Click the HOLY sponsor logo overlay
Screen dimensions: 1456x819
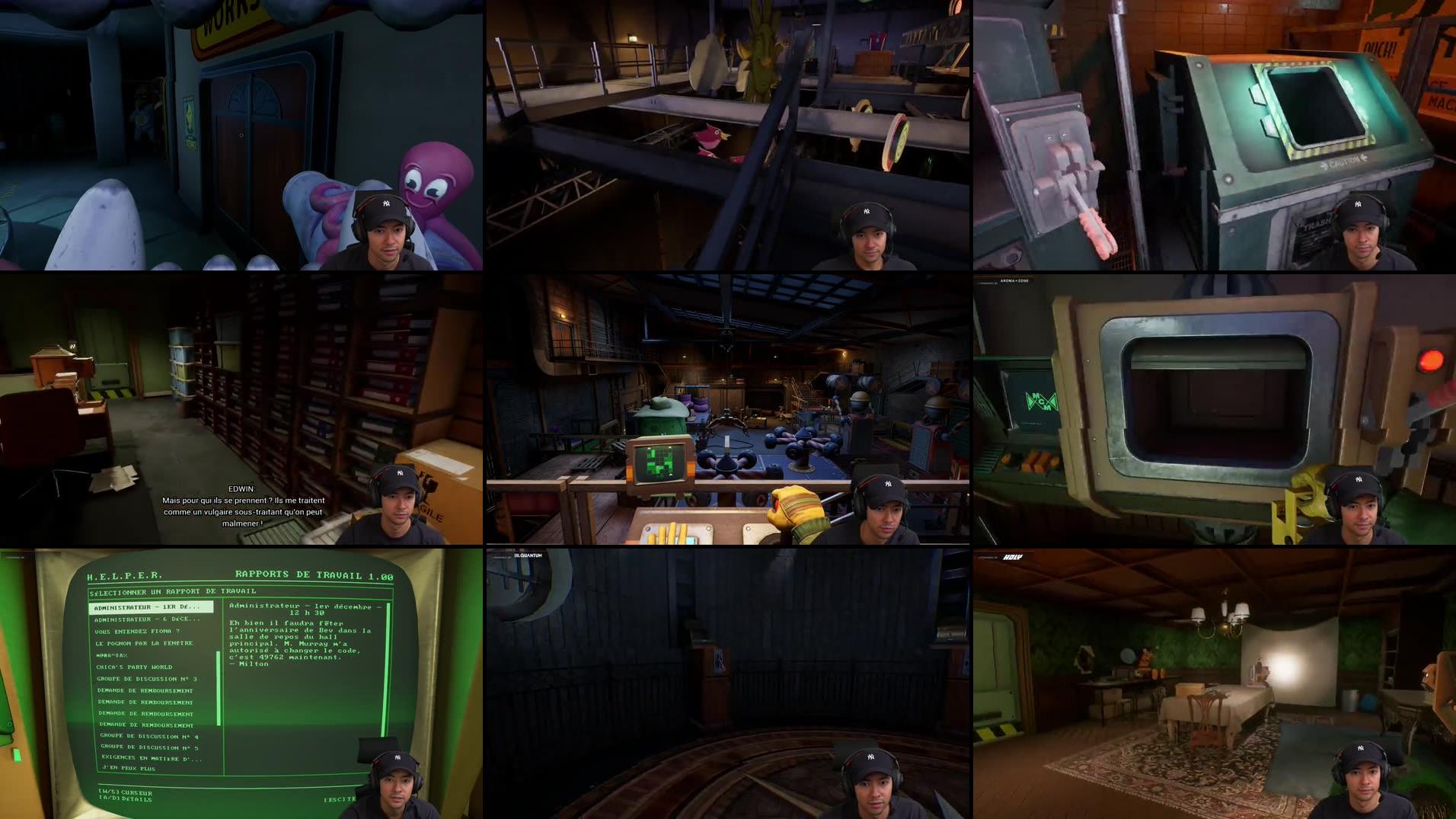(x=1013, y=556)
